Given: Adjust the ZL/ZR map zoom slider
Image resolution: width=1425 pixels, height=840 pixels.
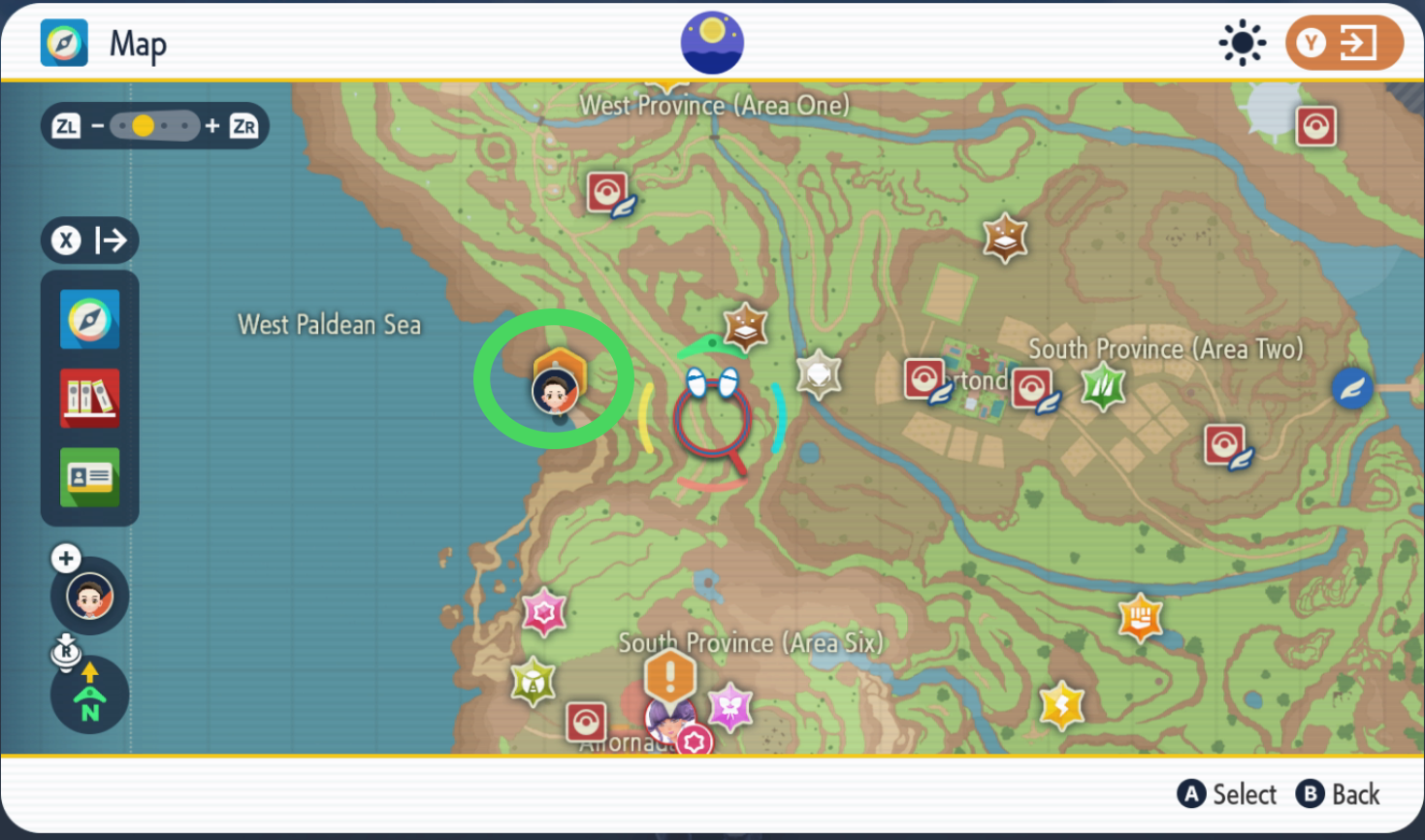Looking at the screenshot, I should click(154, 125).
